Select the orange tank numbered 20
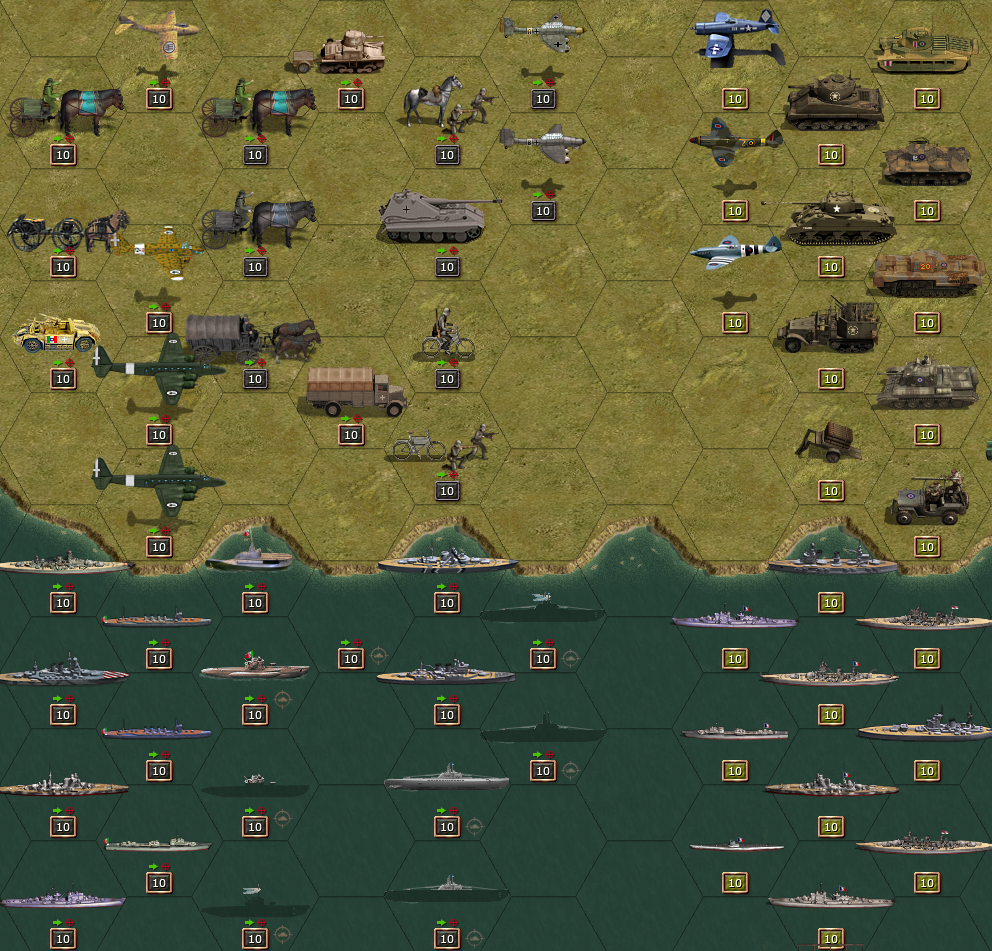Image resolution: width=992 pixels, height=951 pixels. point(927,273)
